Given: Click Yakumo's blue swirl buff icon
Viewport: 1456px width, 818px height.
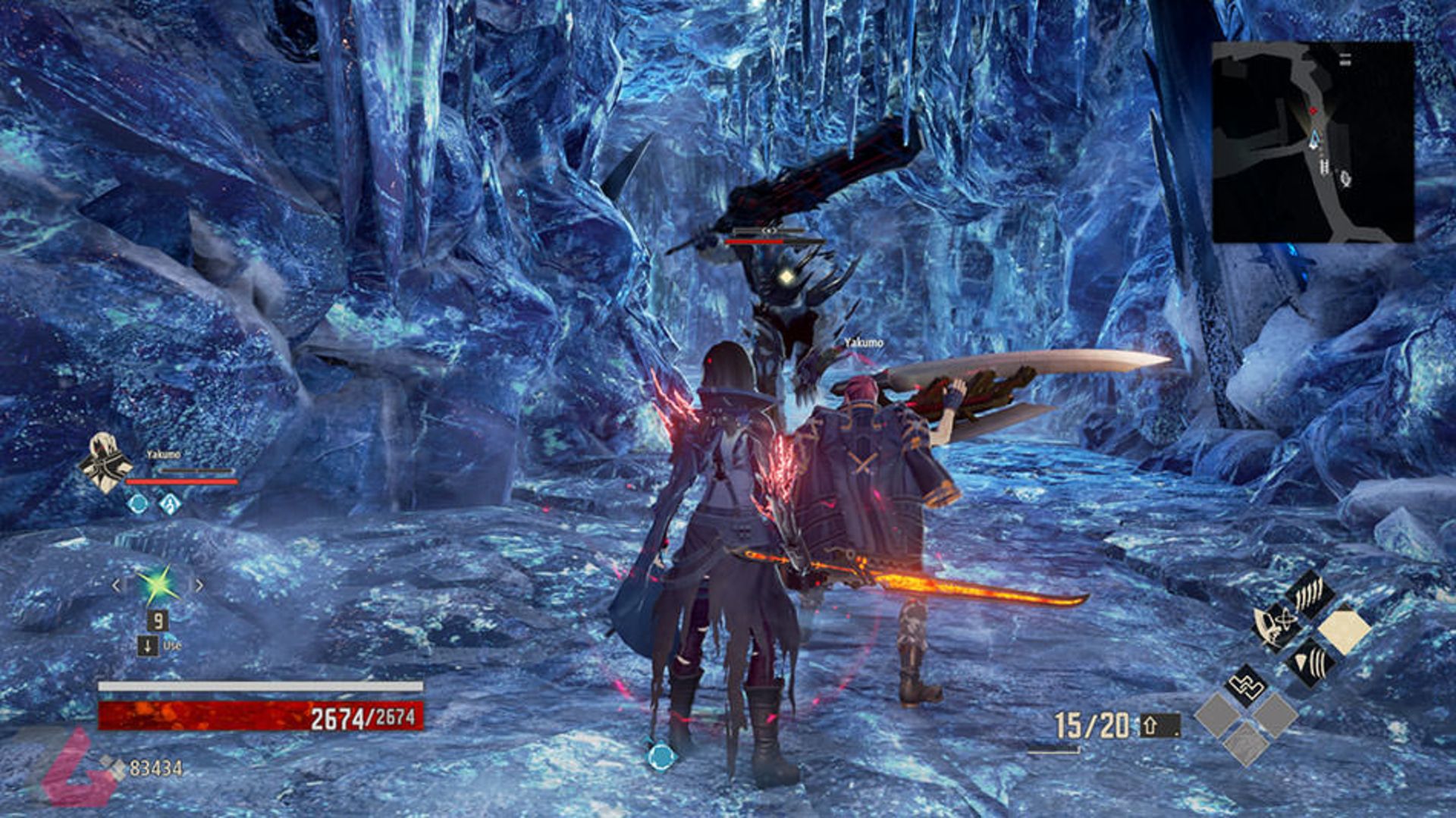Looking at the screenshot, I should click(170, 503).
